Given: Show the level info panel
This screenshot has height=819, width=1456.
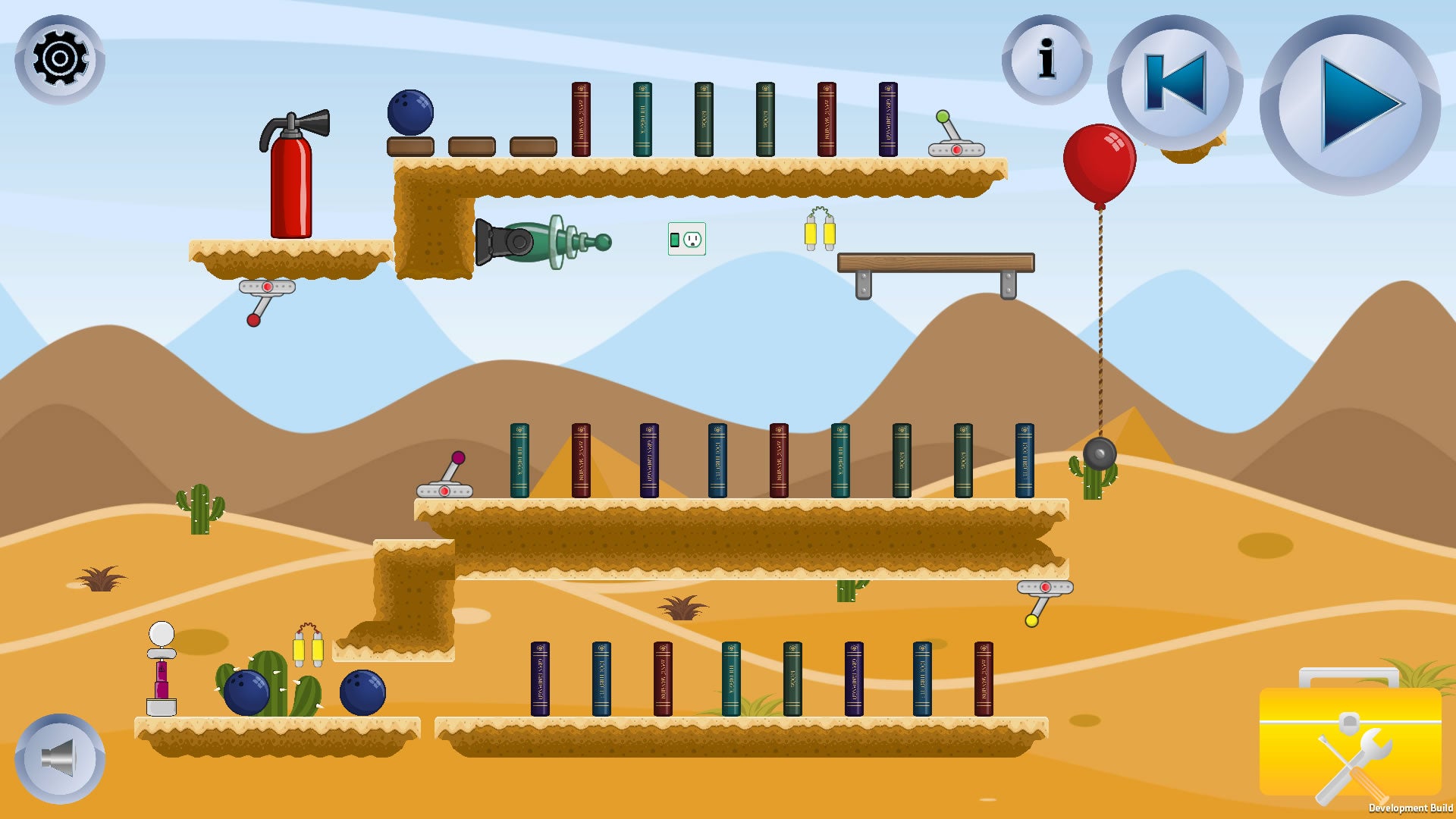Looking at the screenshot, I should [x=1046, y=59].
